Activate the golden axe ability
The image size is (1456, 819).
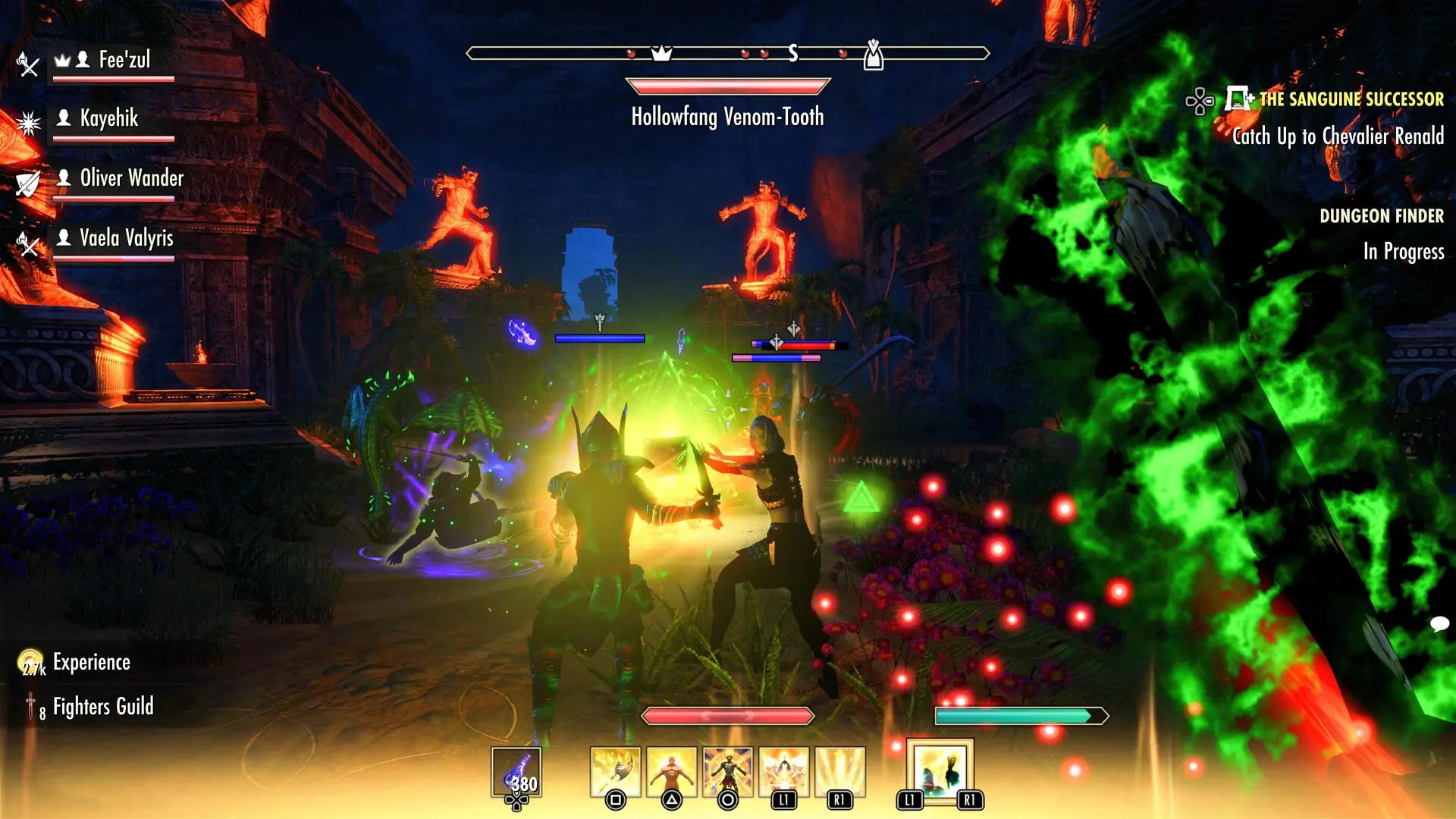615,772
